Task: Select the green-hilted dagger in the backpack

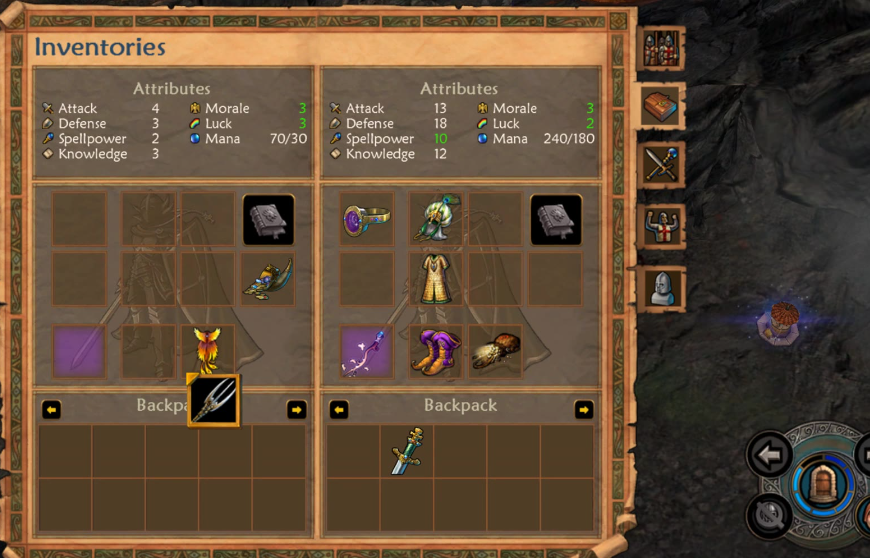Action: coord(406,450)
